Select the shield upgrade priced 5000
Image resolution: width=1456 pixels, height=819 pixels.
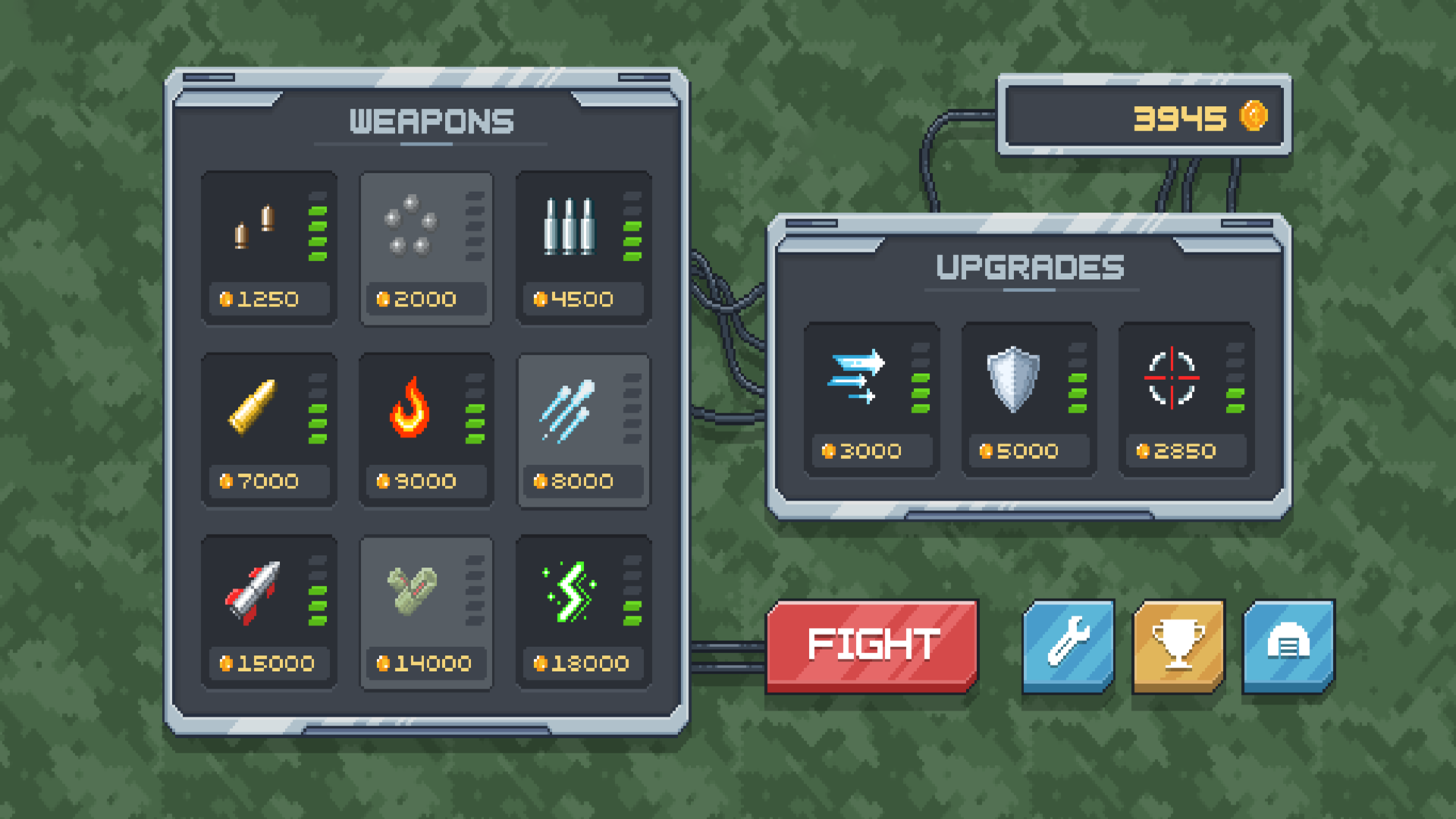tap(1028, 394)
